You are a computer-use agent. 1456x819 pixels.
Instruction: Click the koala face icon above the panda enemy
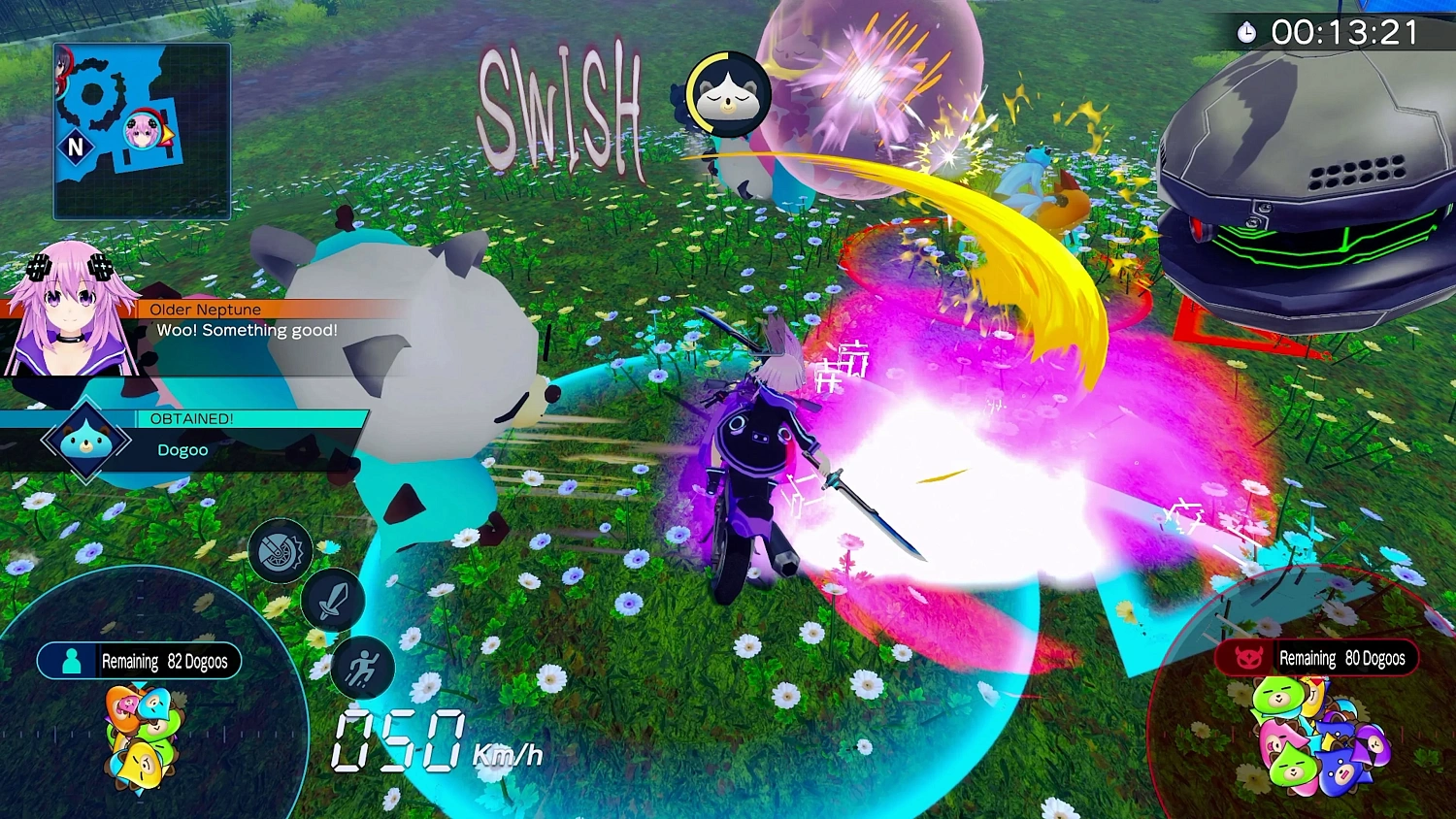tap(726, 94)
